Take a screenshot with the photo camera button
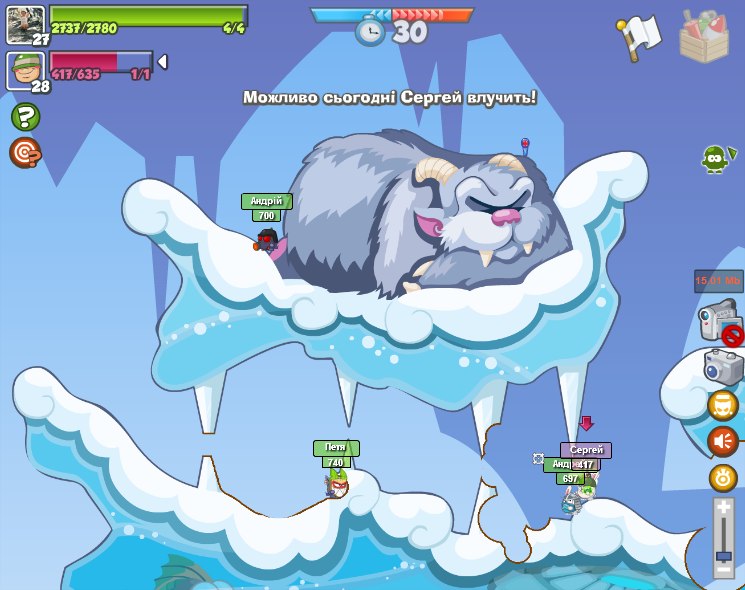The width and height of the screenshot is (745, 590). point(724,366)
